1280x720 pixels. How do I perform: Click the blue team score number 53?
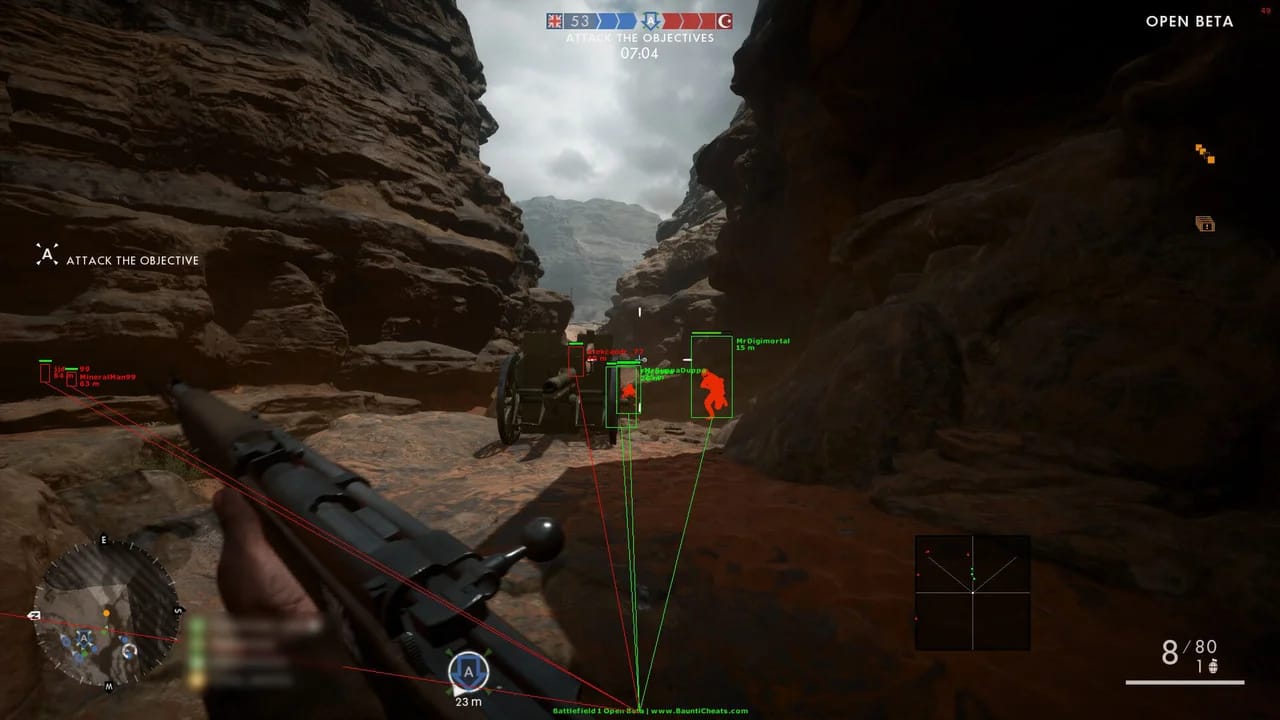581,19
